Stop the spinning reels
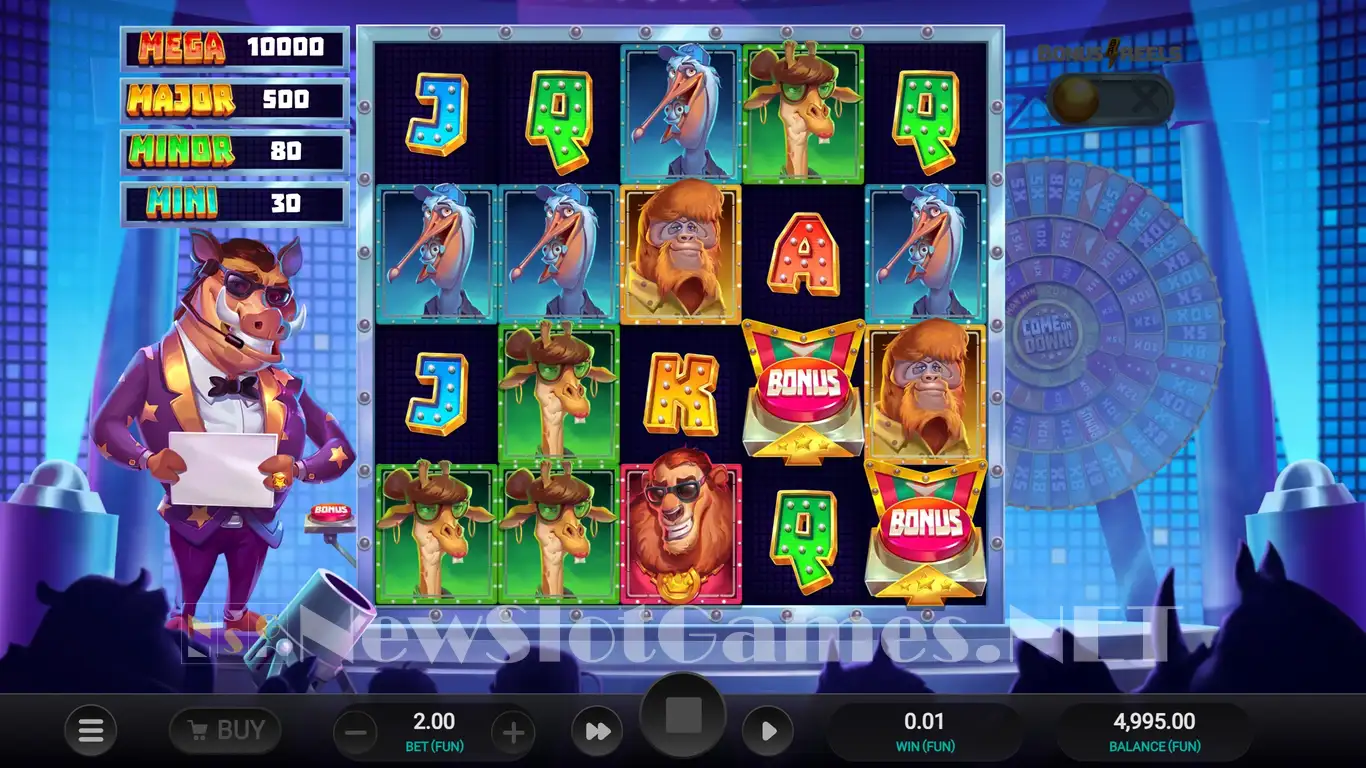The height and width of the screenshot is (768, 1366). (683, 716)
